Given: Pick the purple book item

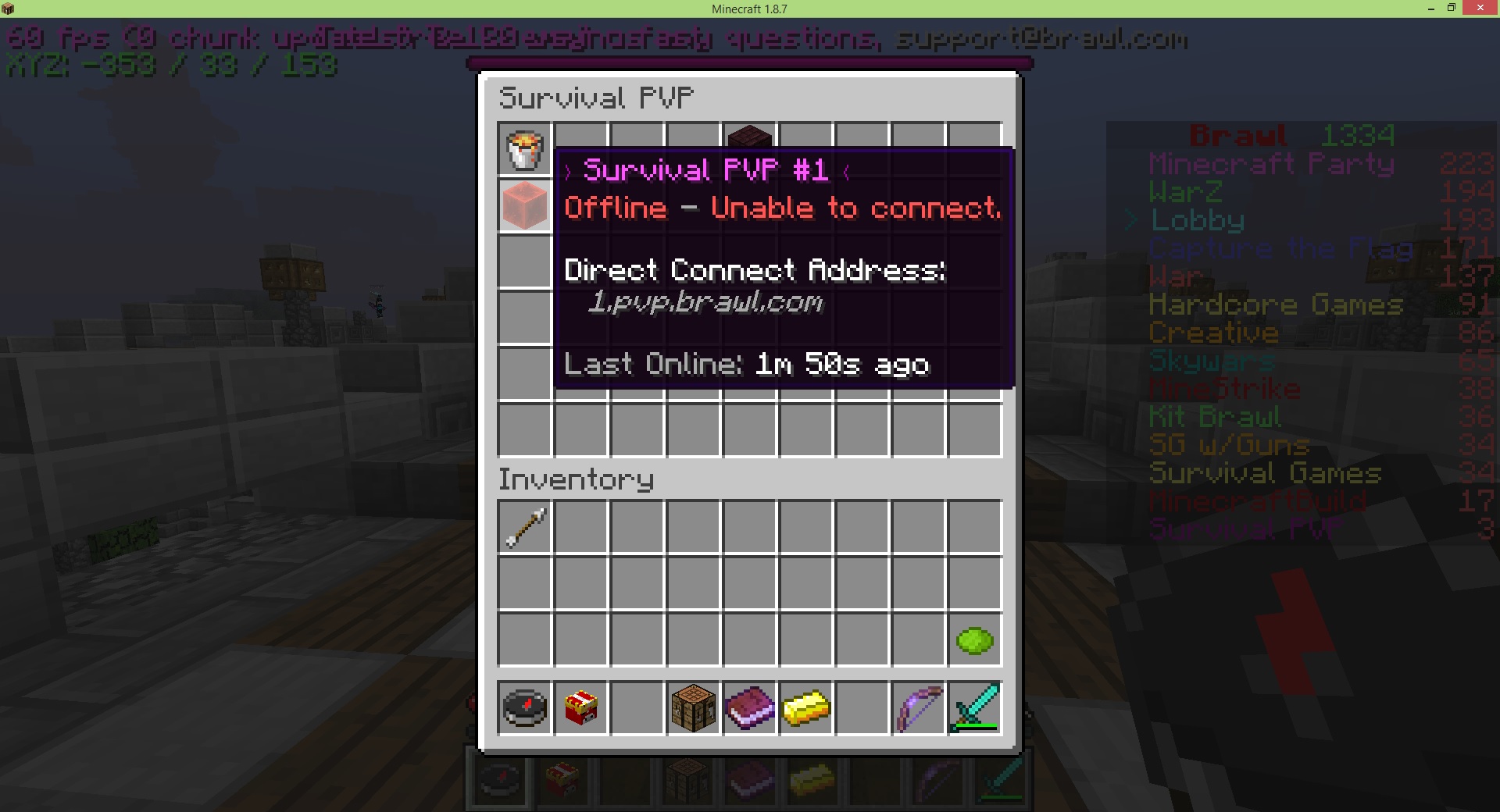Looking at the screenshot, I should point(749,708).
